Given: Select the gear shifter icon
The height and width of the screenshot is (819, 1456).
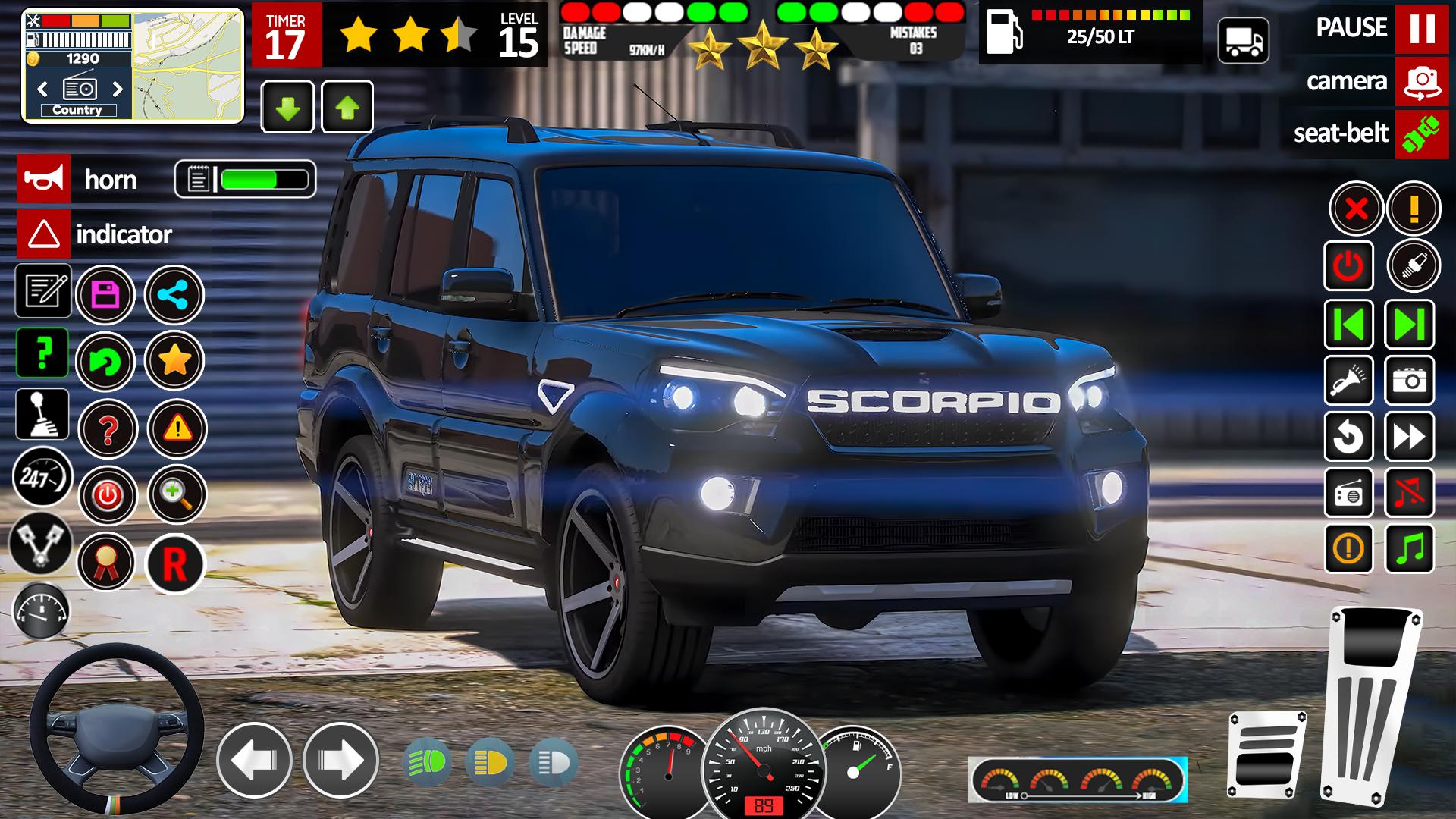Looking at the screenshot, I should tap(42, 413).
